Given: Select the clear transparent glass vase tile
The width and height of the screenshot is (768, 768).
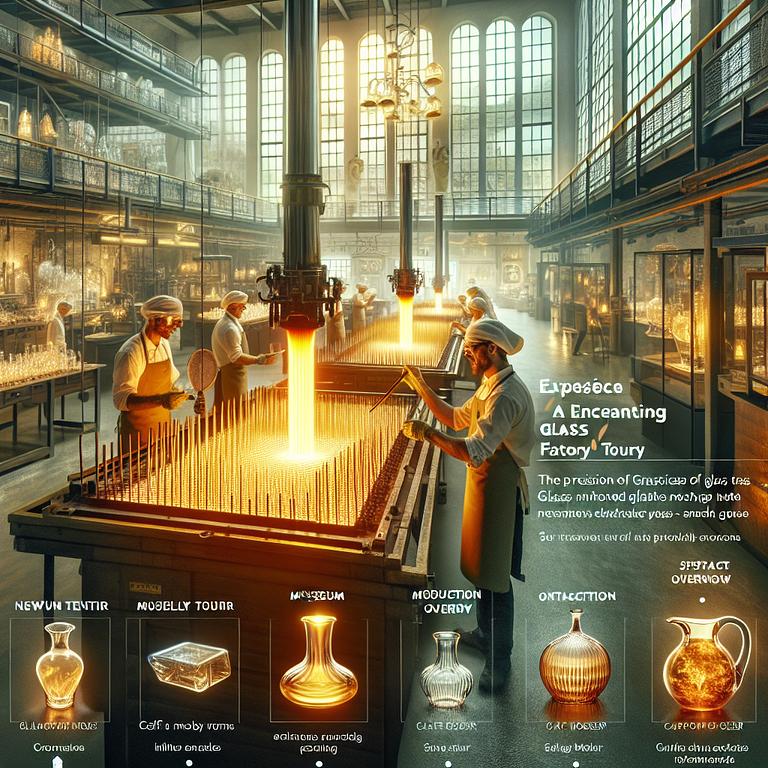Looking at the screenshot, I should tap(446, 664).
